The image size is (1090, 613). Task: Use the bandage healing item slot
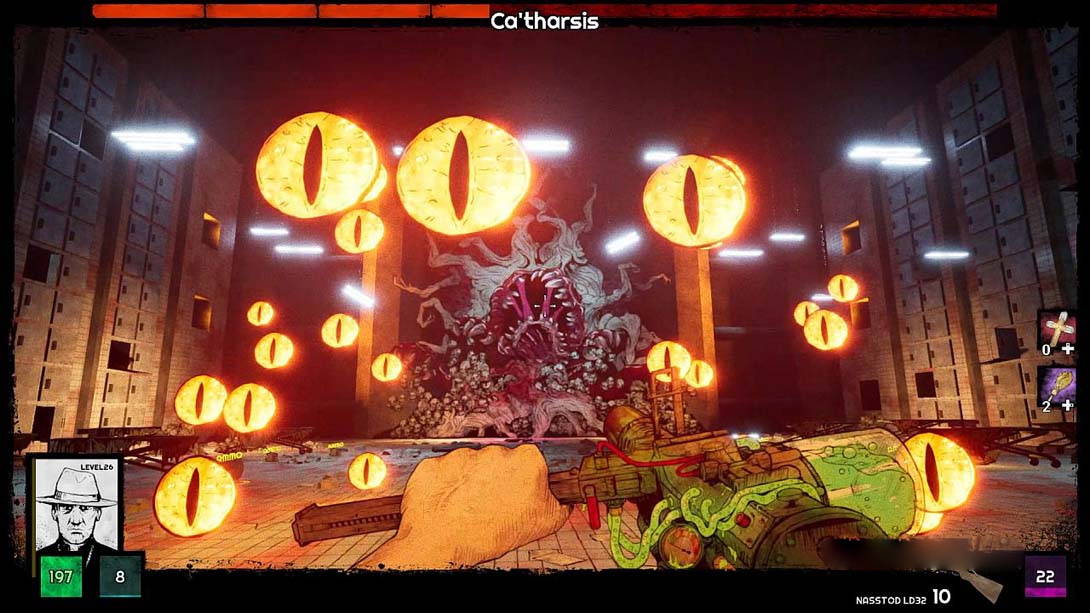pyautogui.click(x=1057, y=327)
